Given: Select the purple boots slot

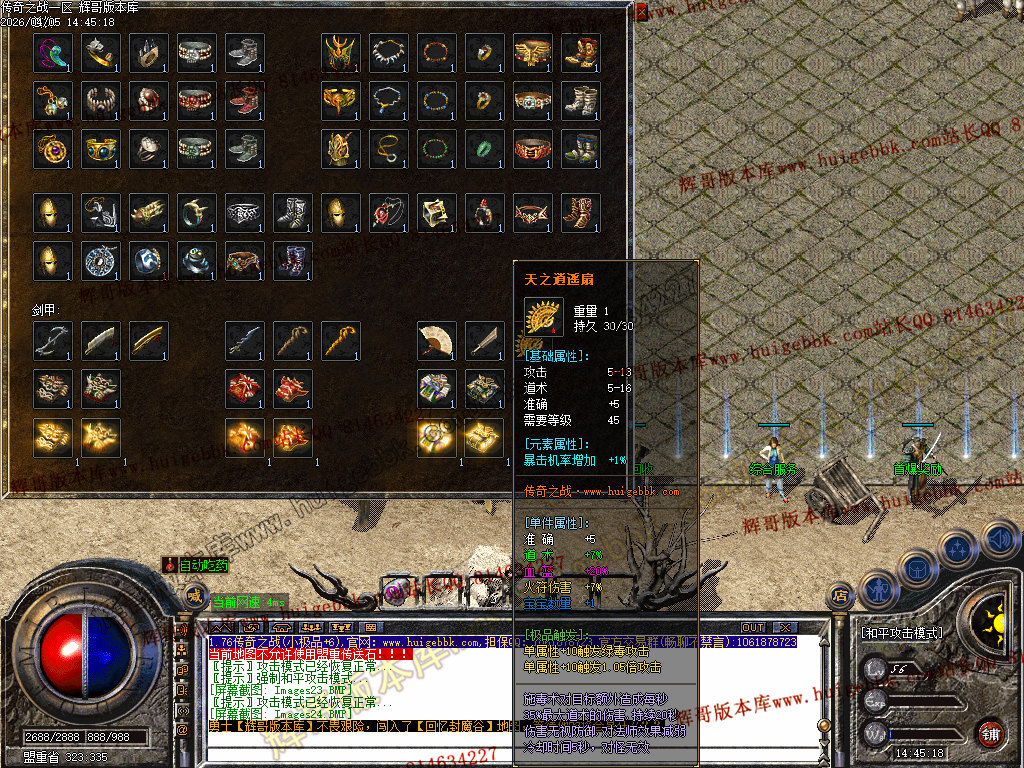Looking at the screenshot, I should tap(292, 260).
